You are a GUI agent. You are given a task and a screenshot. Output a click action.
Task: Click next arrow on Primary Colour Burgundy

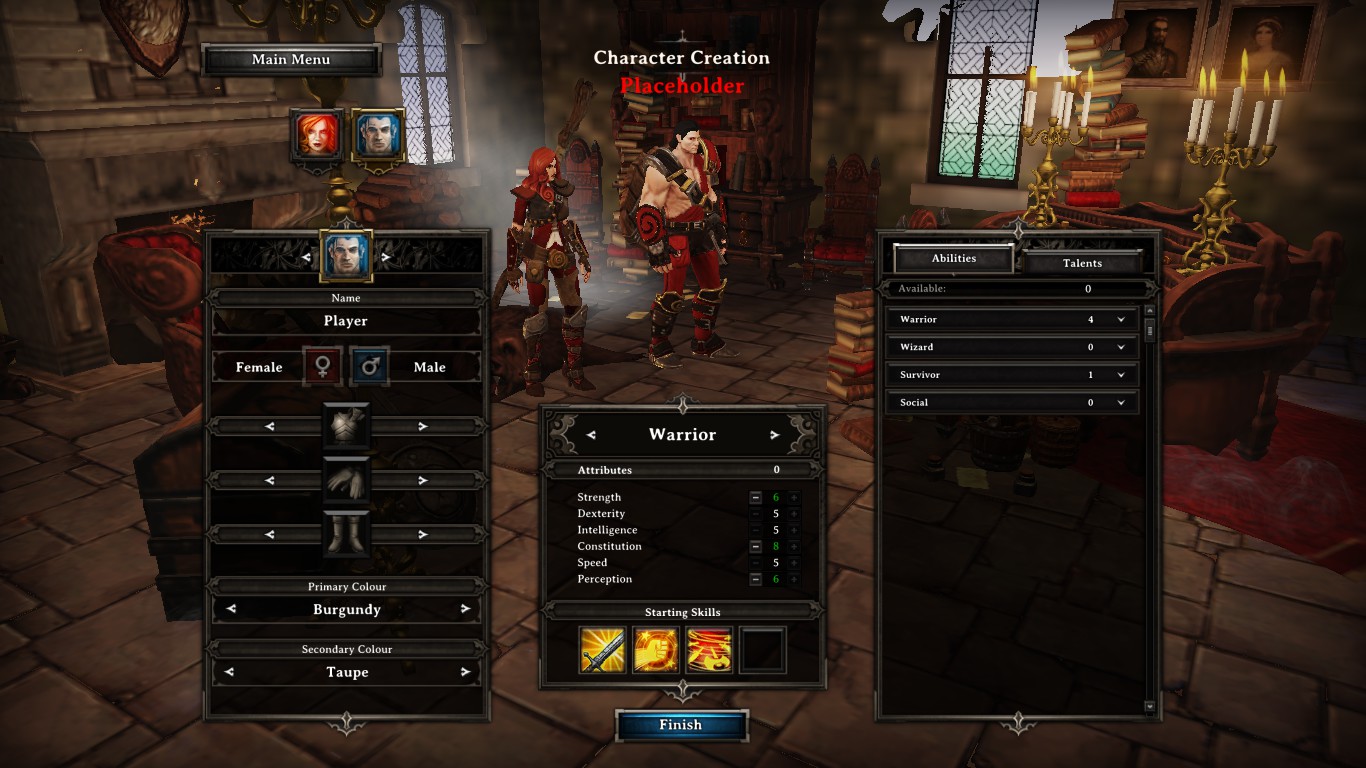[x=464, y=609]
